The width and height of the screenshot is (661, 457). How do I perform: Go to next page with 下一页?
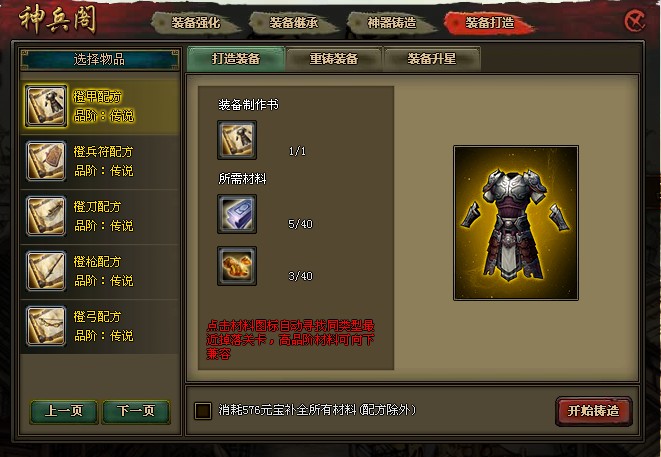136,411
